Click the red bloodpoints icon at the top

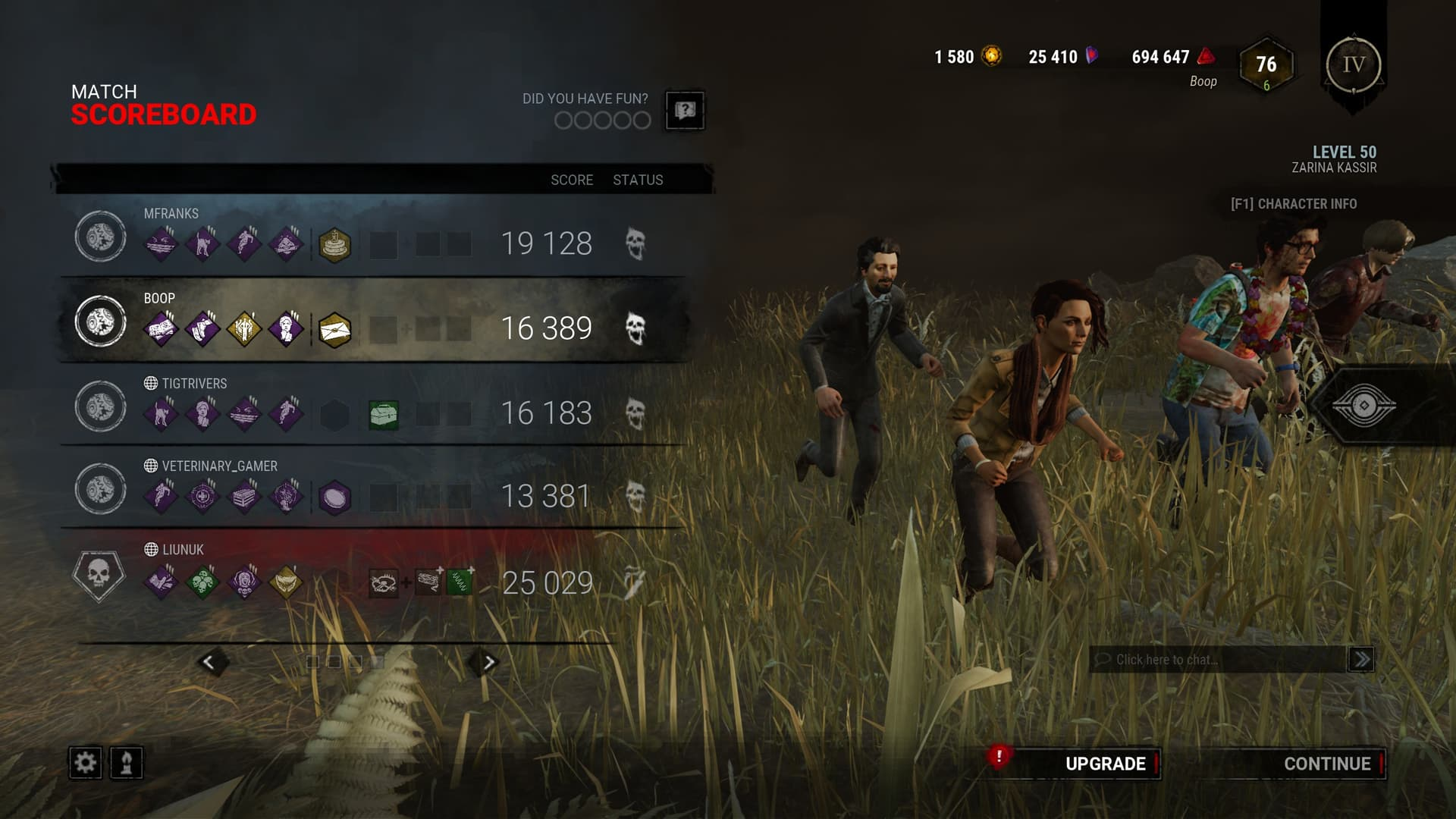(x=1204, y=56)
